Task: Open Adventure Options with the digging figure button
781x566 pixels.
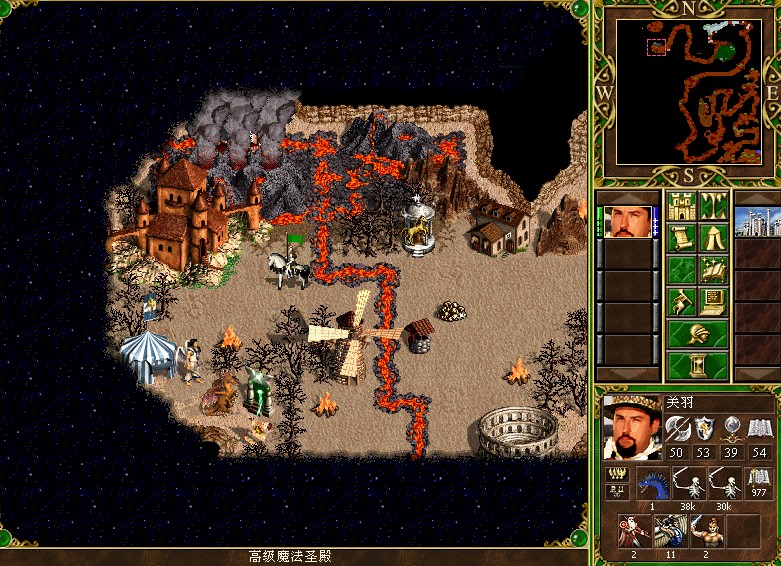Action: (681, 300)
